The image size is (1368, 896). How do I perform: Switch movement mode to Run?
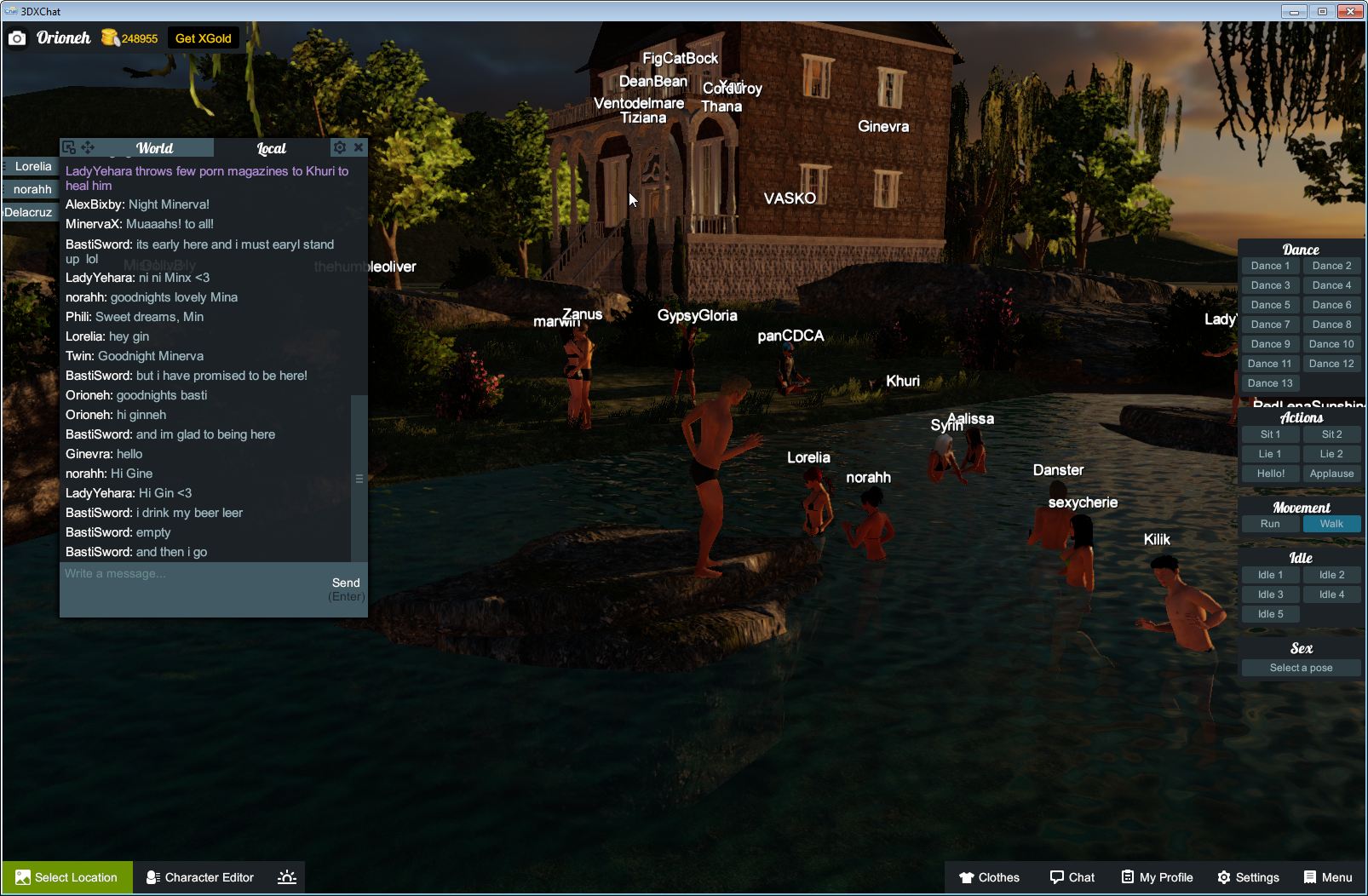point(1270,524)
